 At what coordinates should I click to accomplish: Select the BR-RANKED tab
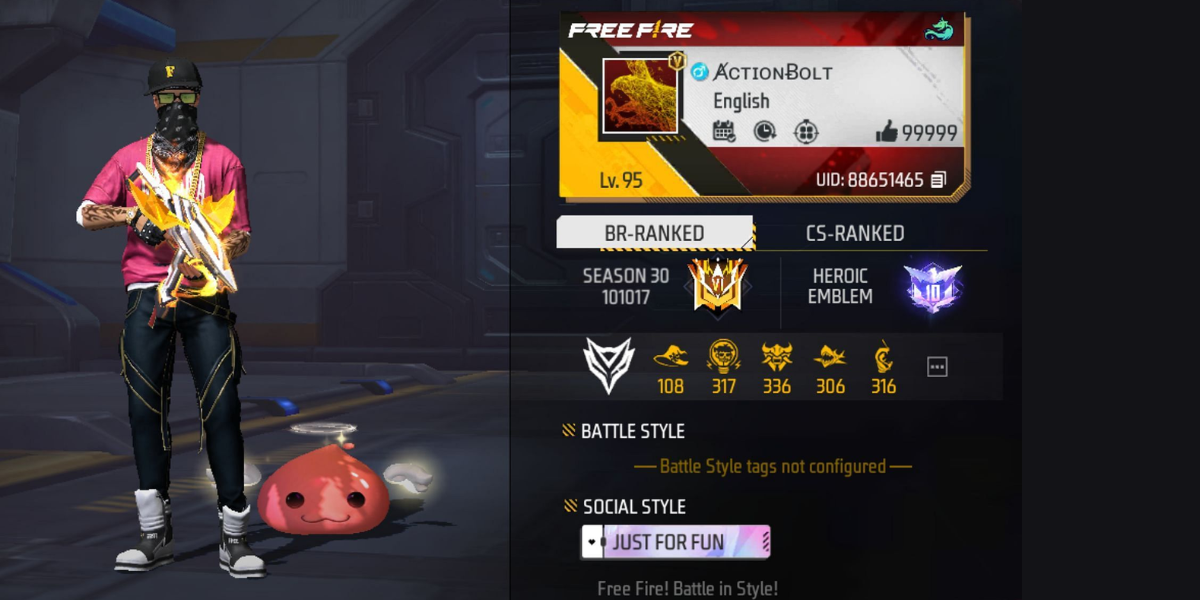[x=654, y=233]
